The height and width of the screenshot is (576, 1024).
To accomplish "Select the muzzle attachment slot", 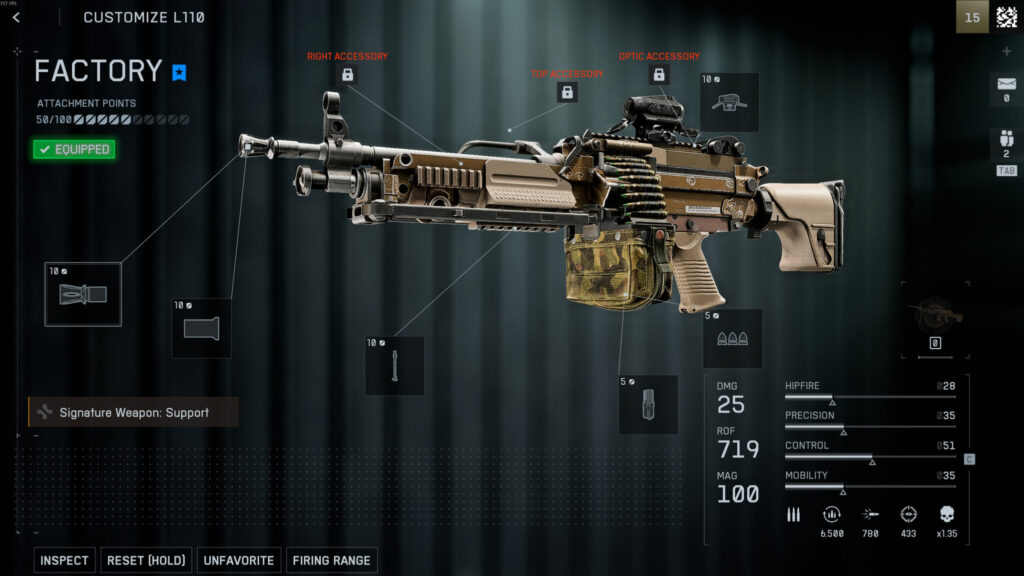I will [83, 294].
